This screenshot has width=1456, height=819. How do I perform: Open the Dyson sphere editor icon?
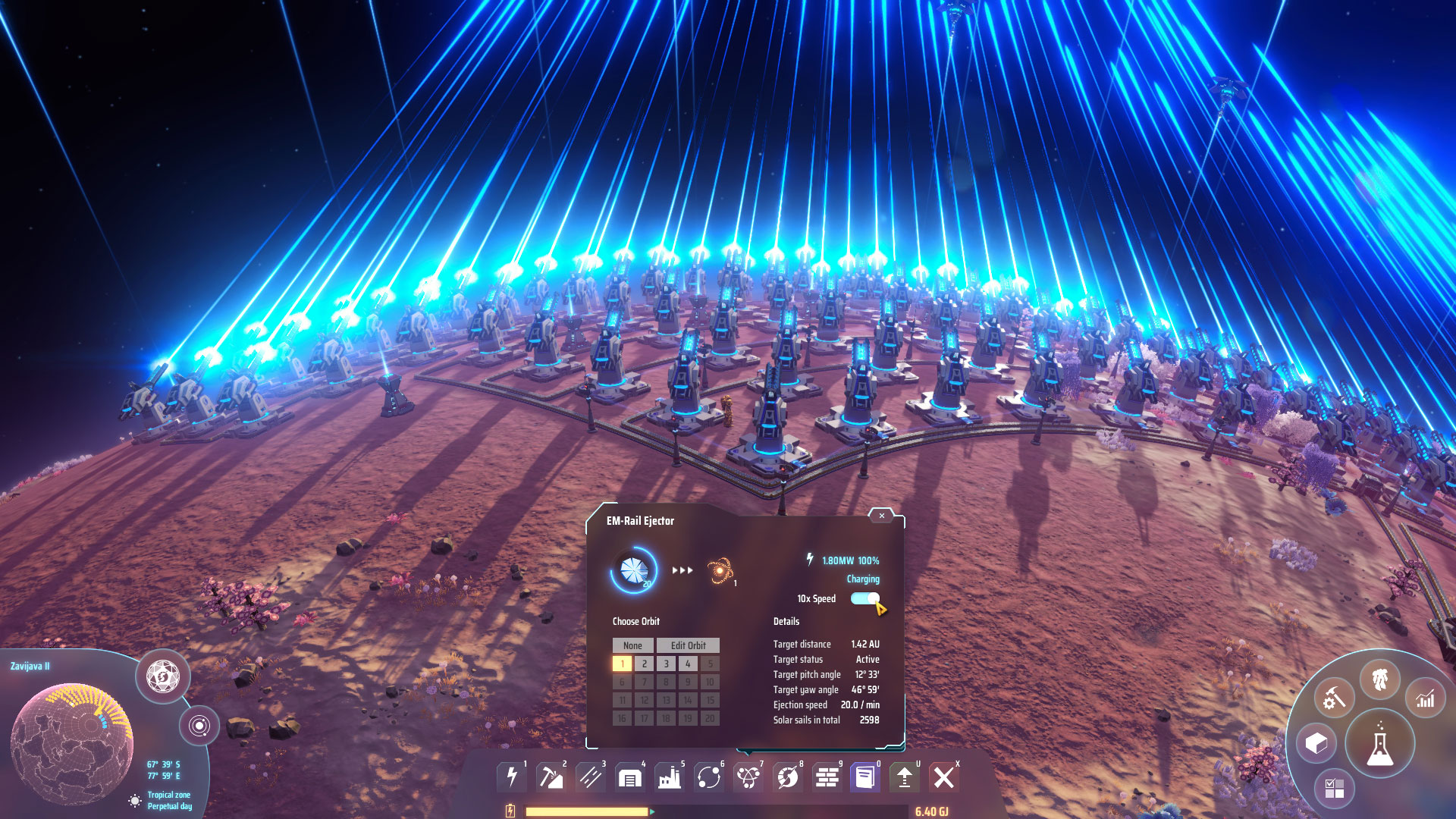pyautogui.click(x=162, y=676)
